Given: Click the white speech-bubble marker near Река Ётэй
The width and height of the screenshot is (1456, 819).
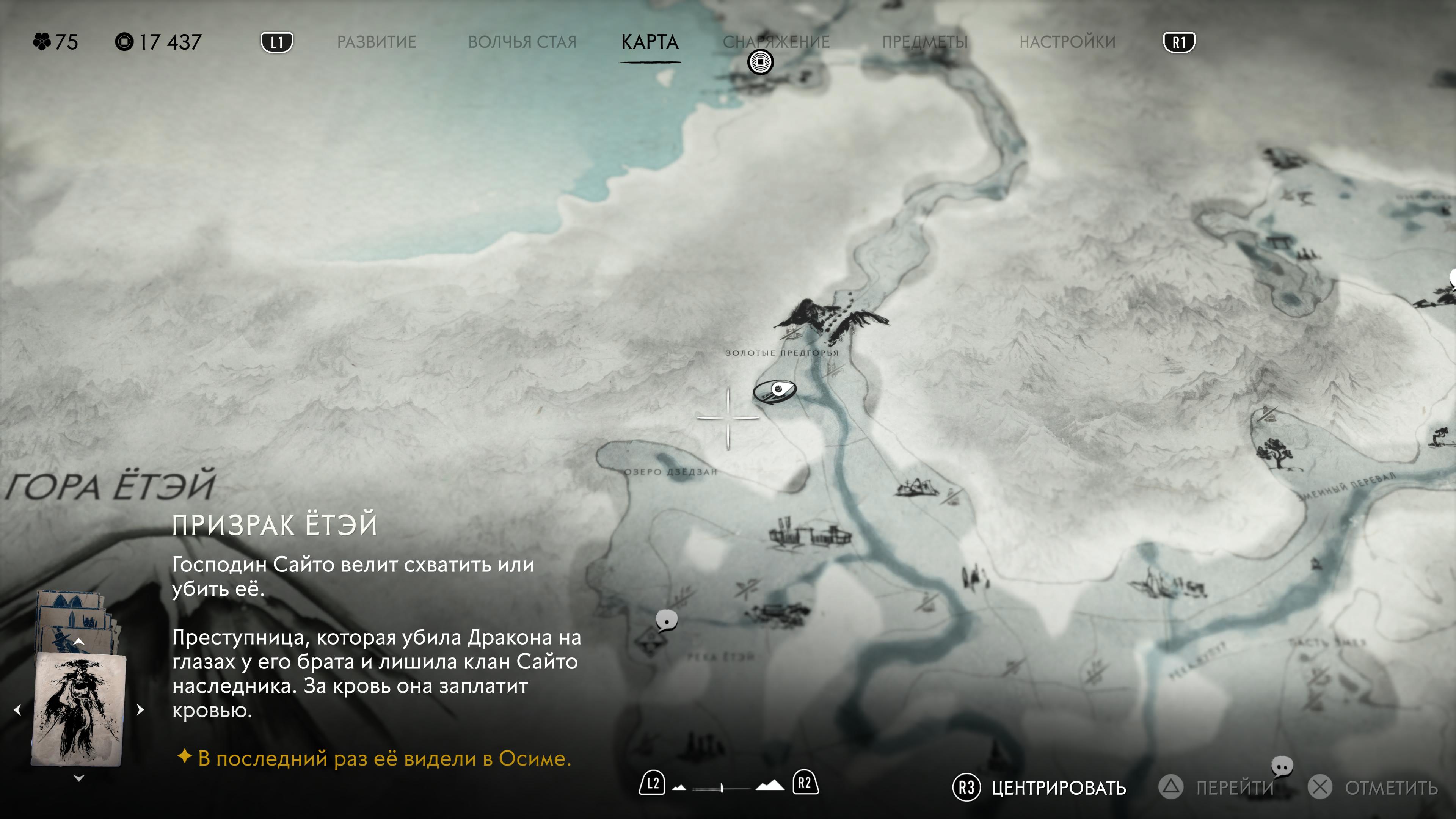Looking at the screenshot, I should click(667, 620).
